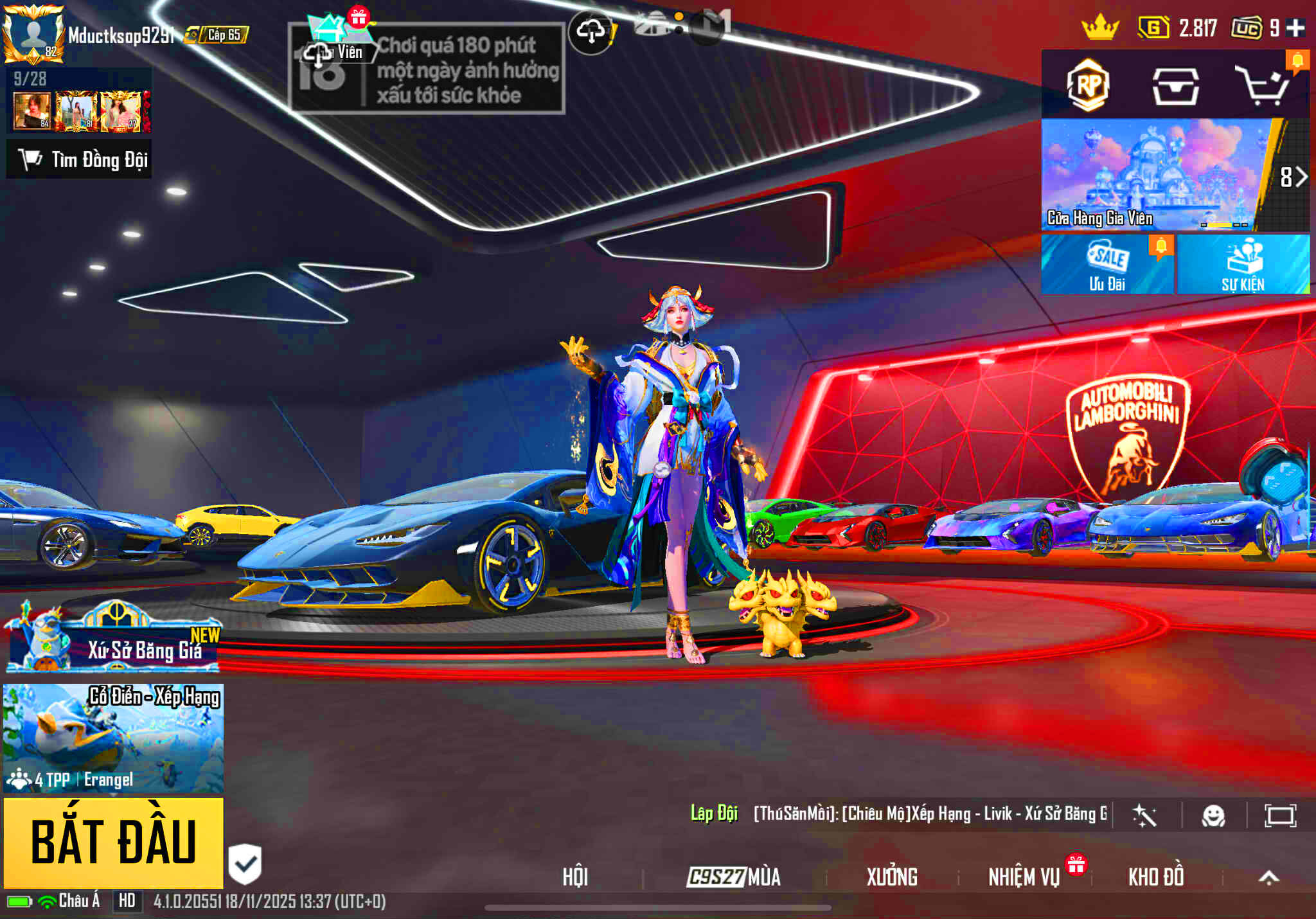This screenshot has width=1316, height=919.
Task: Add UC with the plus button
Action: click(x=1296, y=28)
